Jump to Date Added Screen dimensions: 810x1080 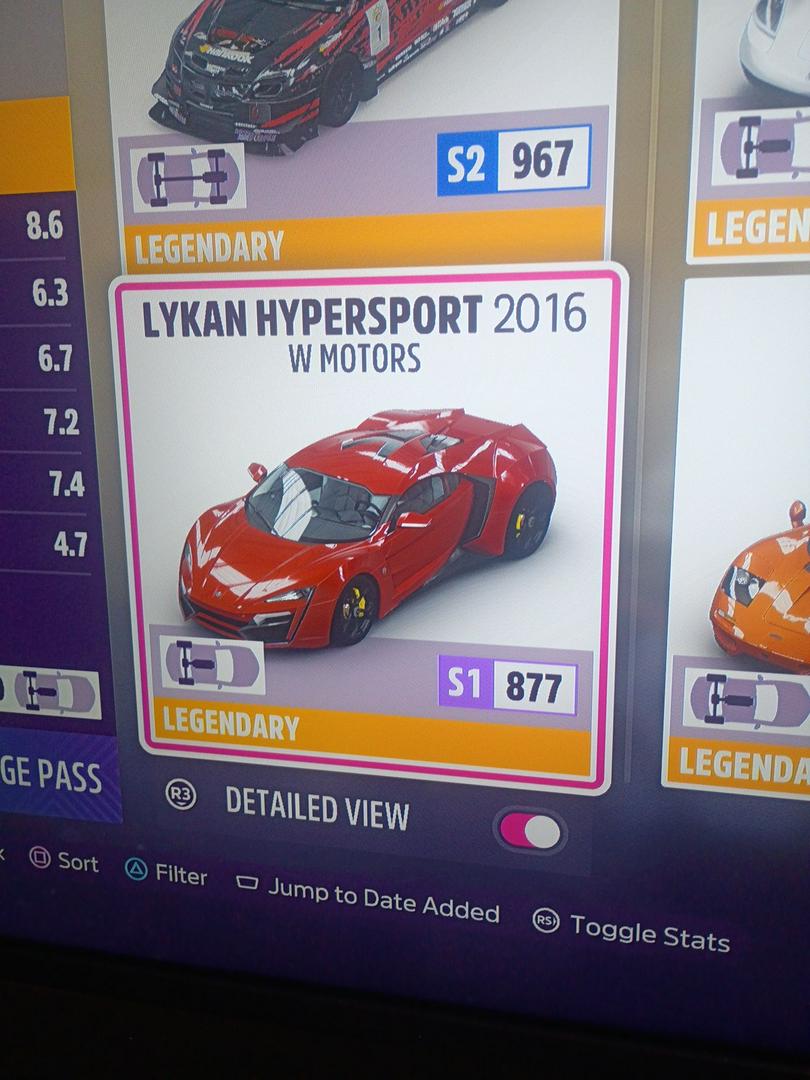368,897
